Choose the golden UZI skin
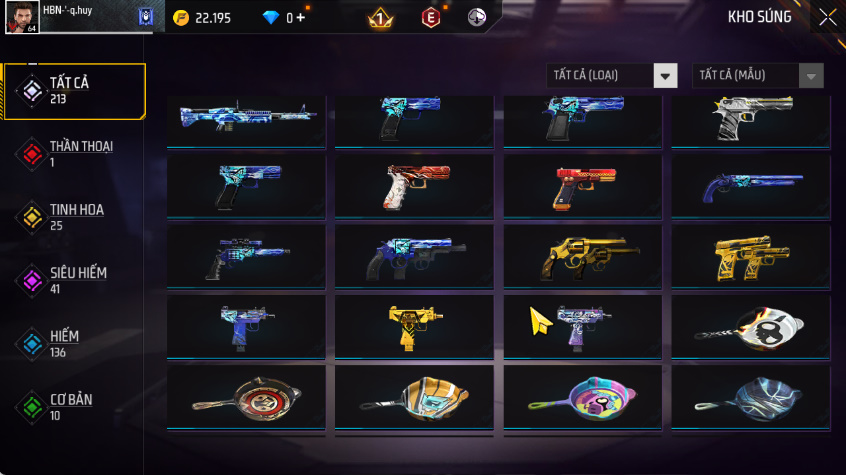The width and height of the screenshot is (846, 475). click(x=414, y=325)
